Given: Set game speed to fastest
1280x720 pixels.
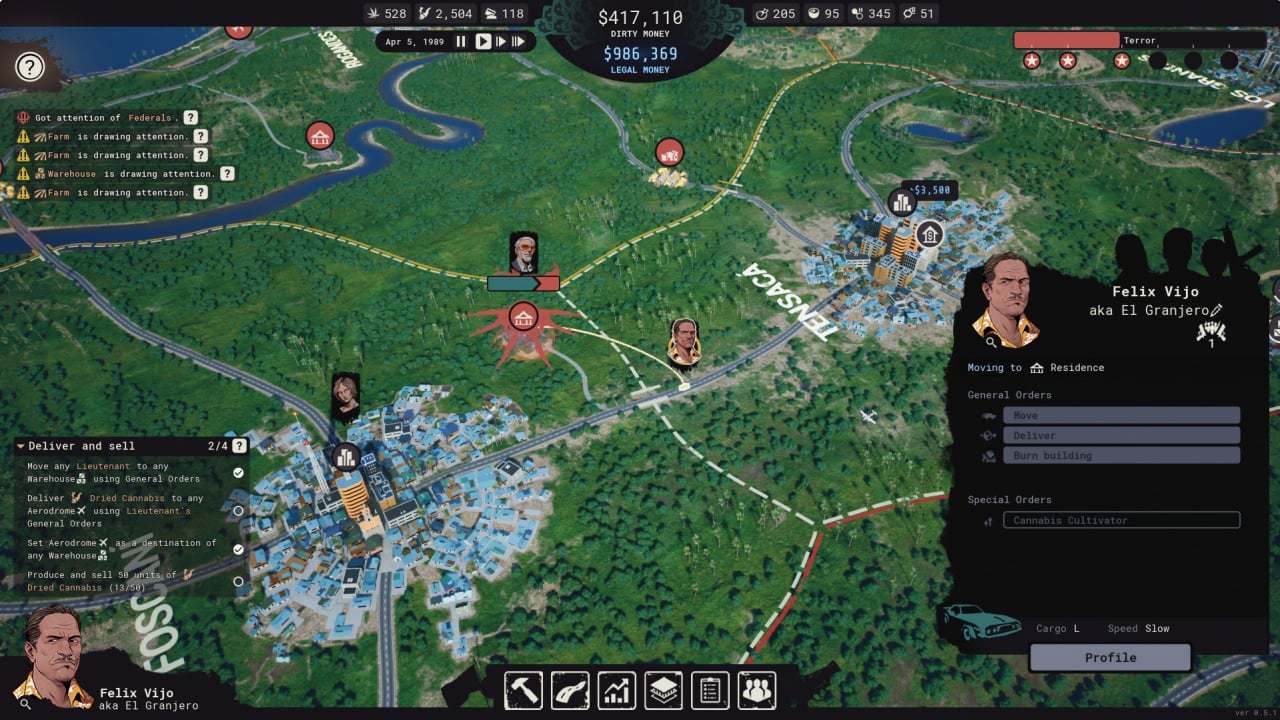Looking at the screenshot, I should click(x=519, y=42).
